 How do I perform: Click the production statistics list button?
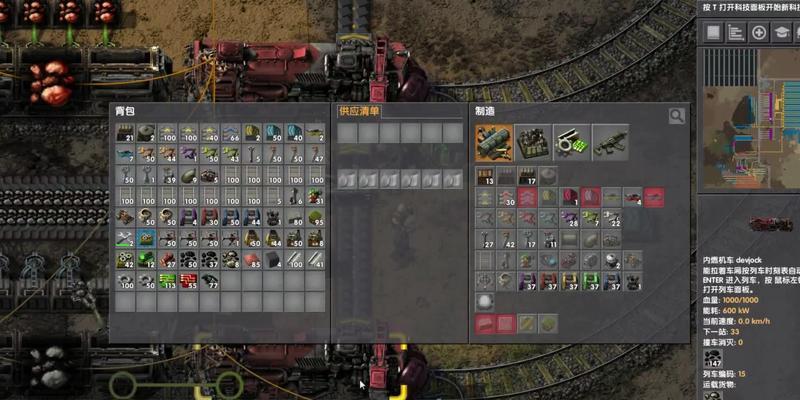point(735,32)
